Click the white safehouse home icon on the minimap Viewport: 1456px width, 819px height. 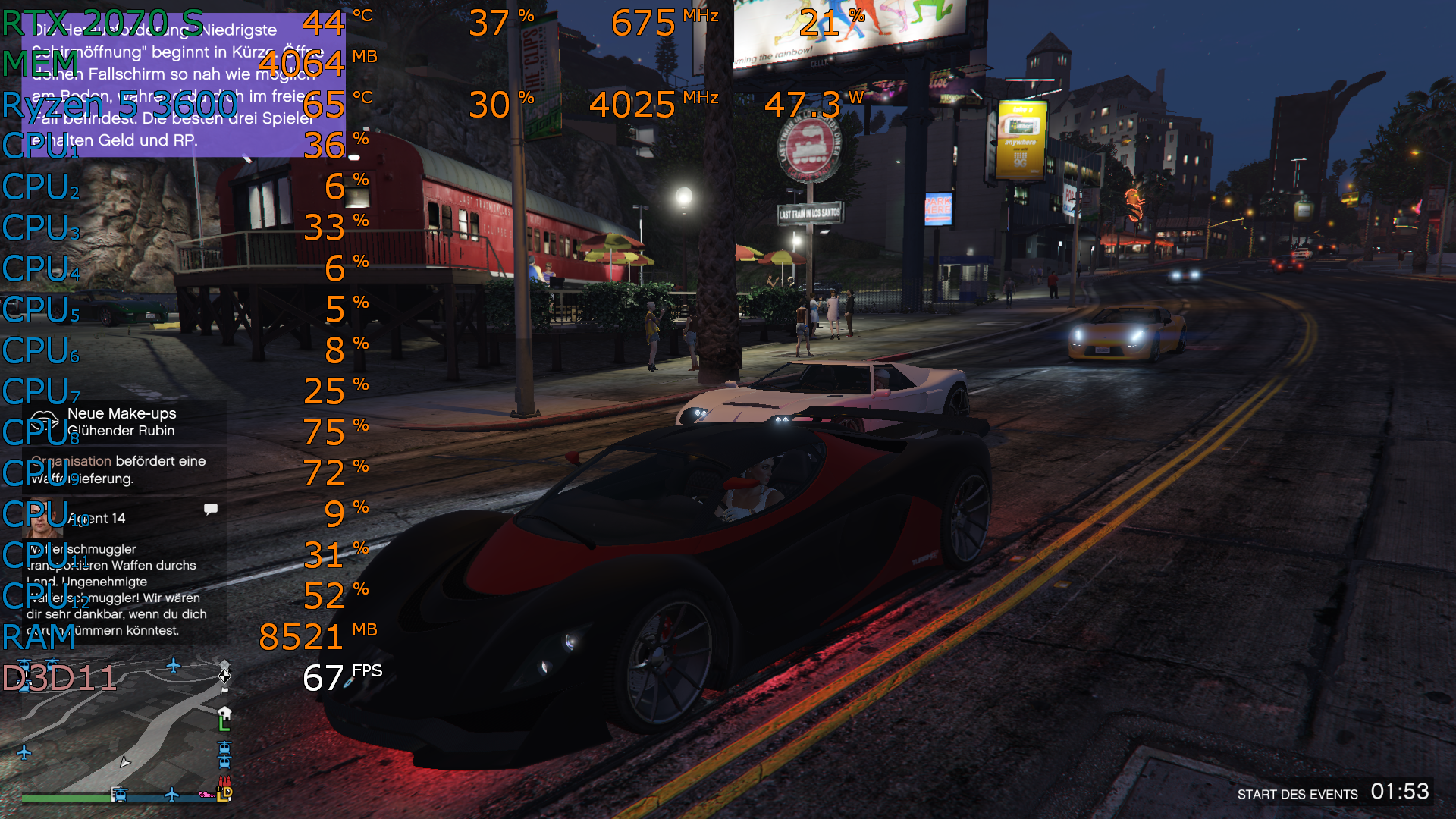coord(224,713)
